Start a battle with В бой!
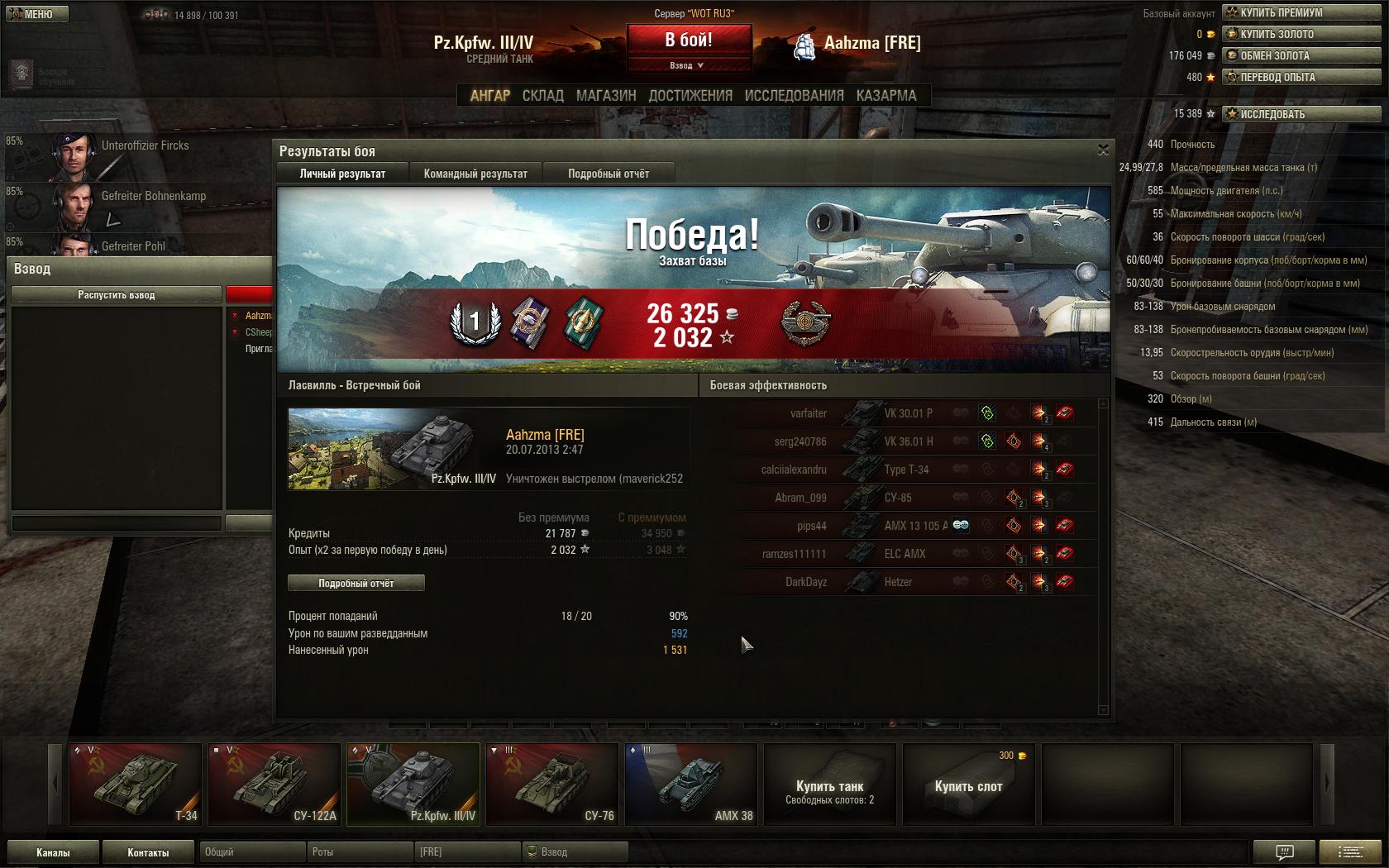Image resolution: width=1389 pixels, height=868 pixels. [689, 40]
